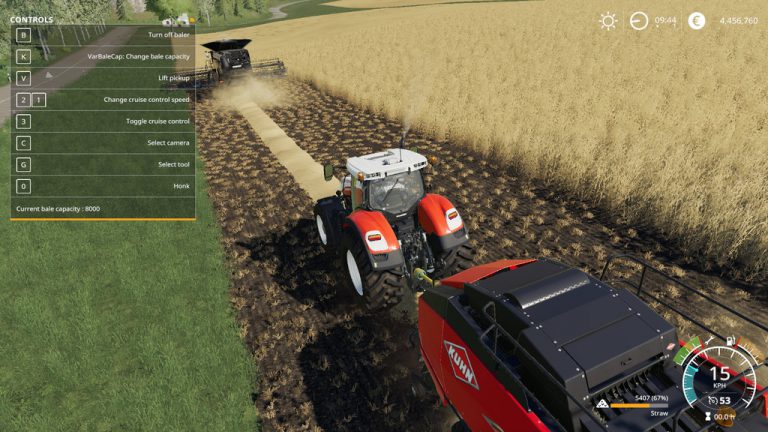Select the hourglass operating hours icon
The image size is (768, 432).
tap(708, 417)
